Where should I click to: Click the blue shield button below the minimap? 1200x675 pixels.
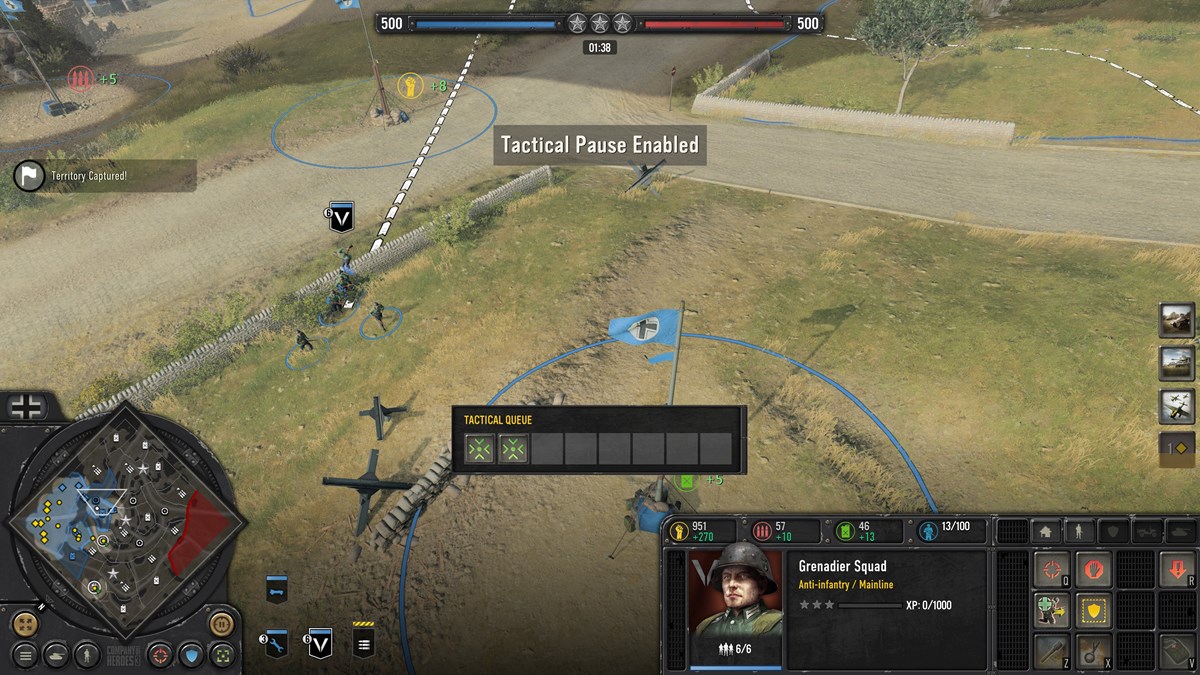(x=191, y=655)
